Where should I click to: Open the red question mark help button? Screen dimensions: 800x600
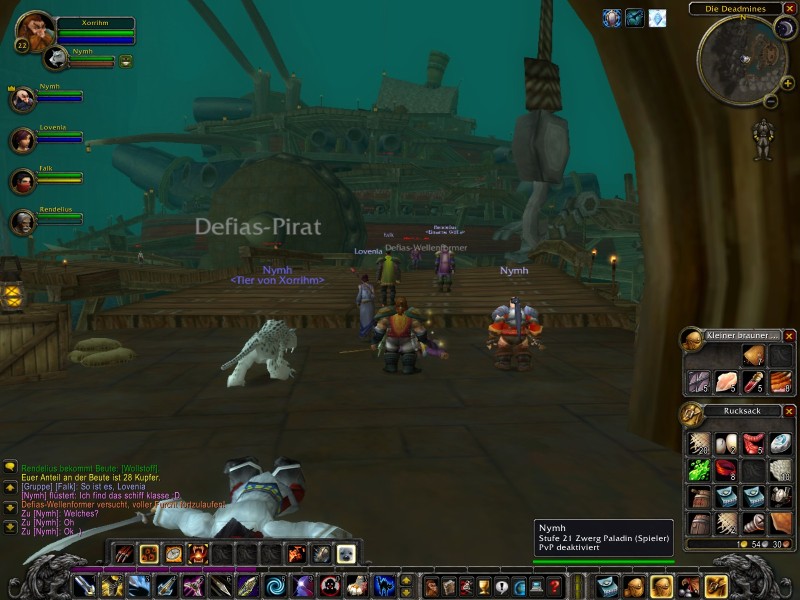coord(553,586)
